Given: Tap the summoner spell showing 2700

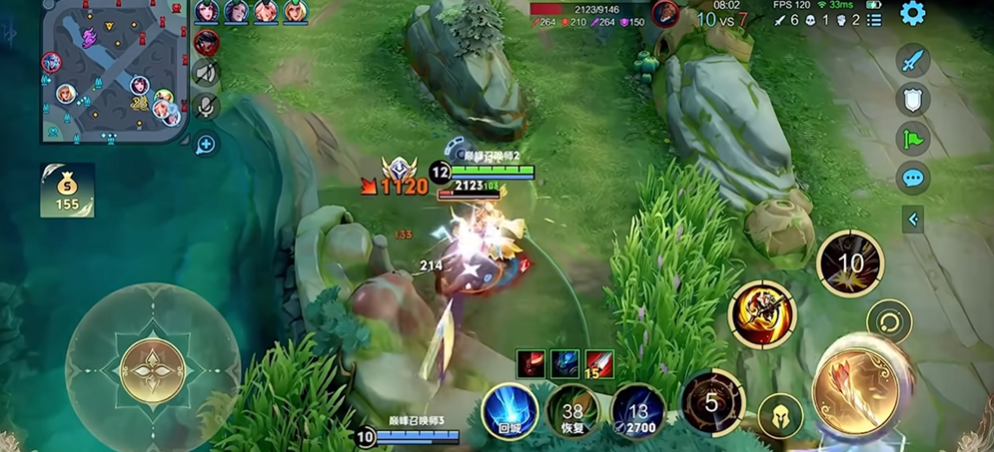Looking at the screenshot, I should coord(638,412).
